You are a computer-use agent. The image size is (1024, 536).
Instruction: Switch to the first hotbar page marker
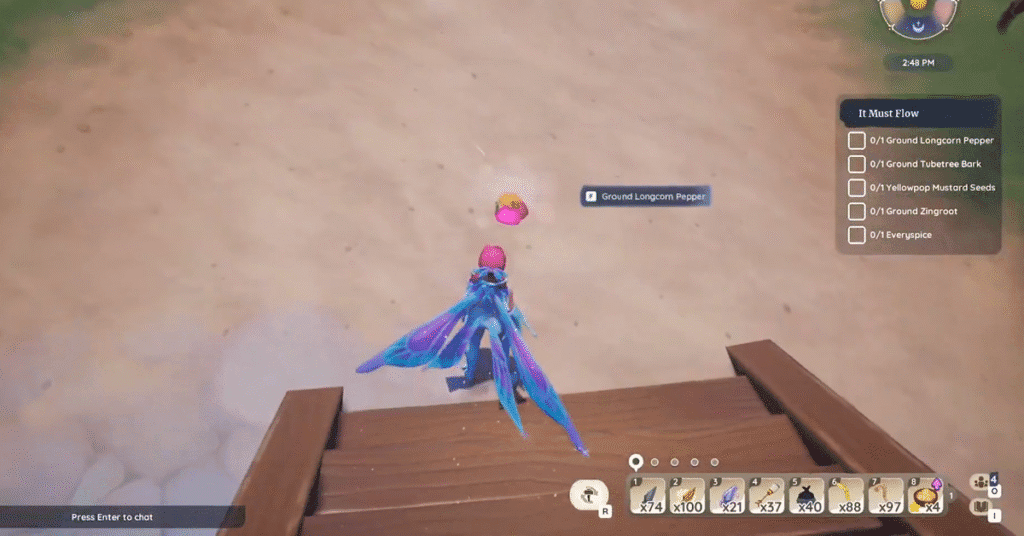point(634,462)
